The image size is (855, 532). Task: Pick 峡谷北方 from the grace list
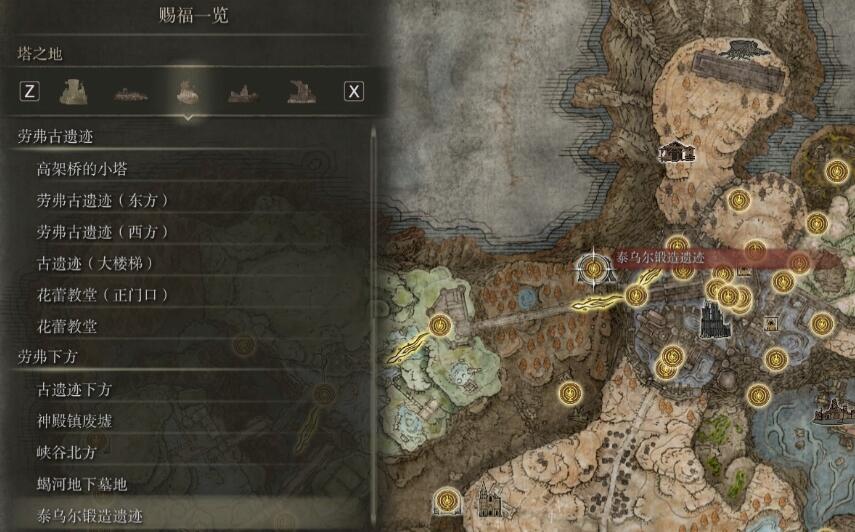click(66, 453)
